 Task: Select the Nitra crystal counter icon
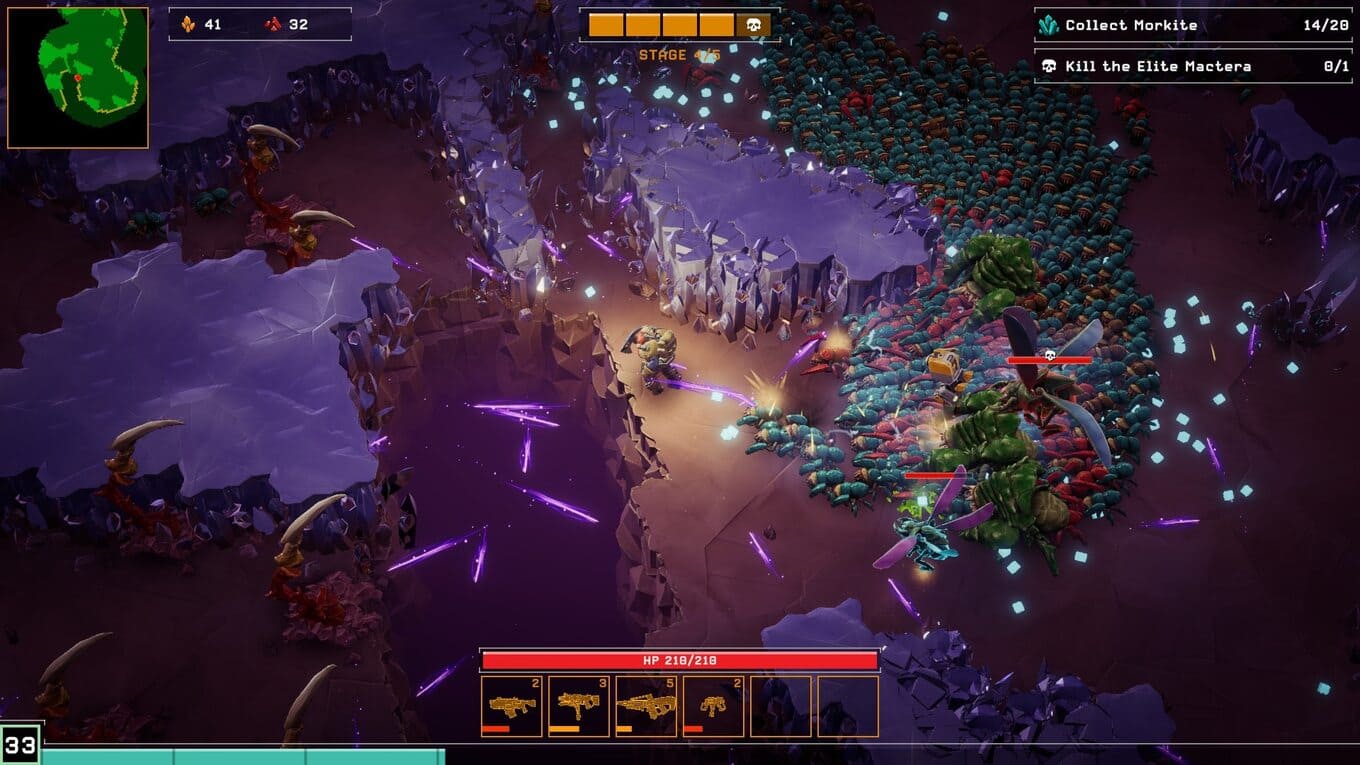[x=188, y=24]
